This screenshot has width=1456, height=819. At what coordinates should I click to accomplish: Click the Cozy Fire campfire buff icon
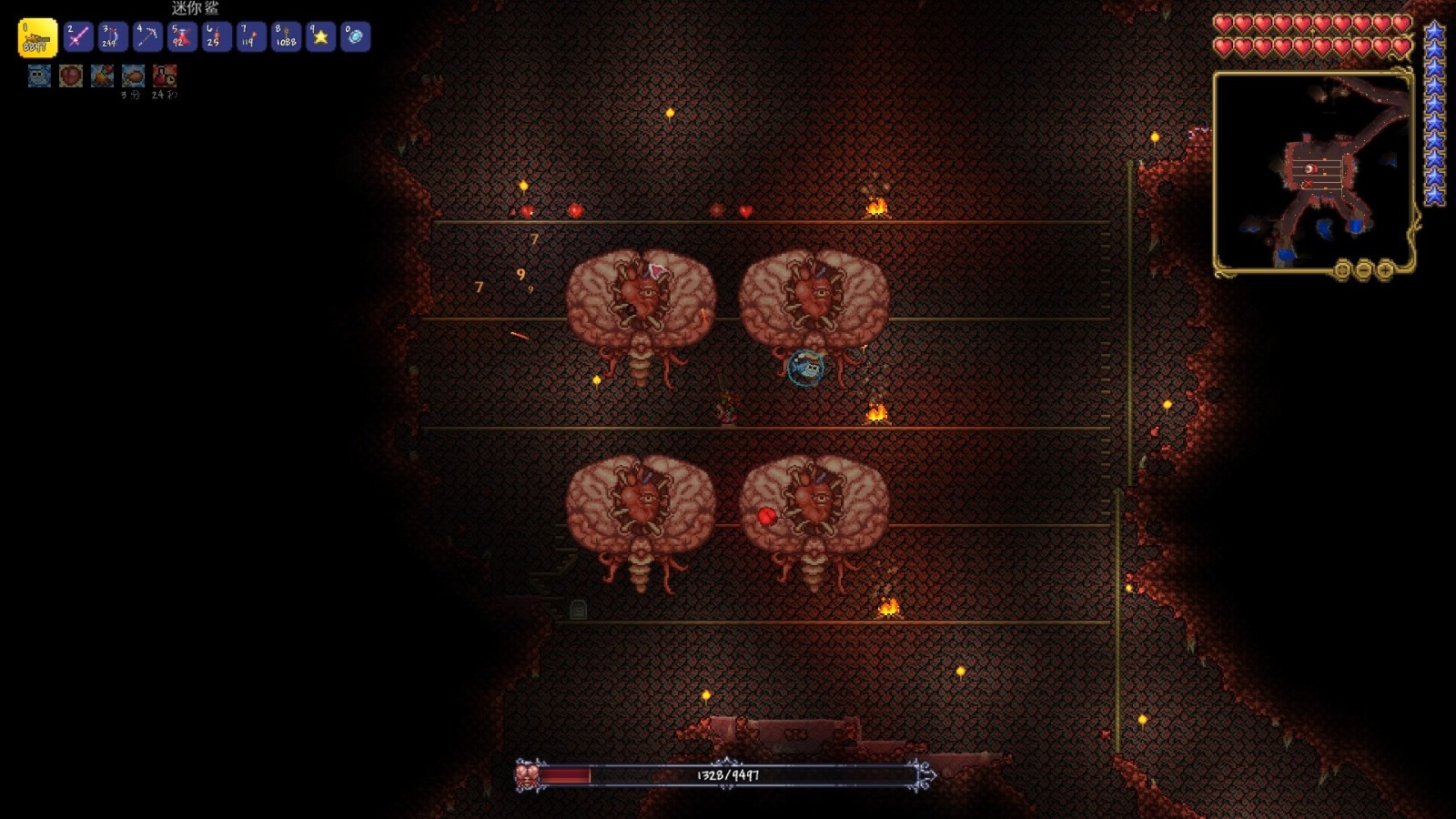pyautogui.click(x=102, y=76)
